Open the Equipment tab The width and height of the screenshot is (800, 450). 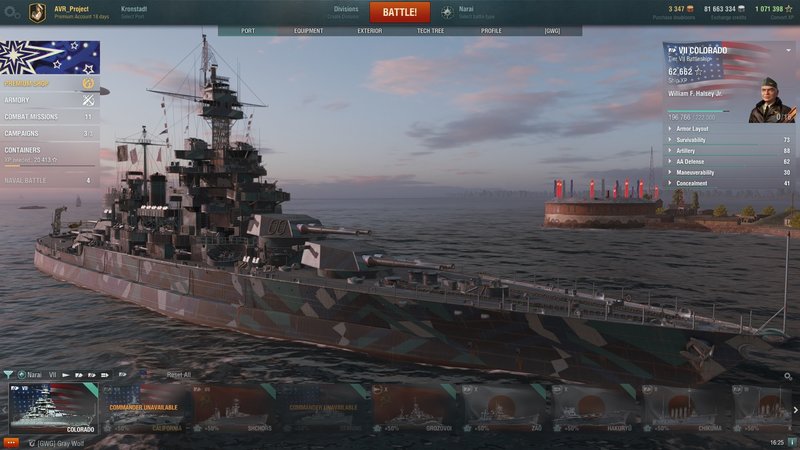click(x=308, y=31)
